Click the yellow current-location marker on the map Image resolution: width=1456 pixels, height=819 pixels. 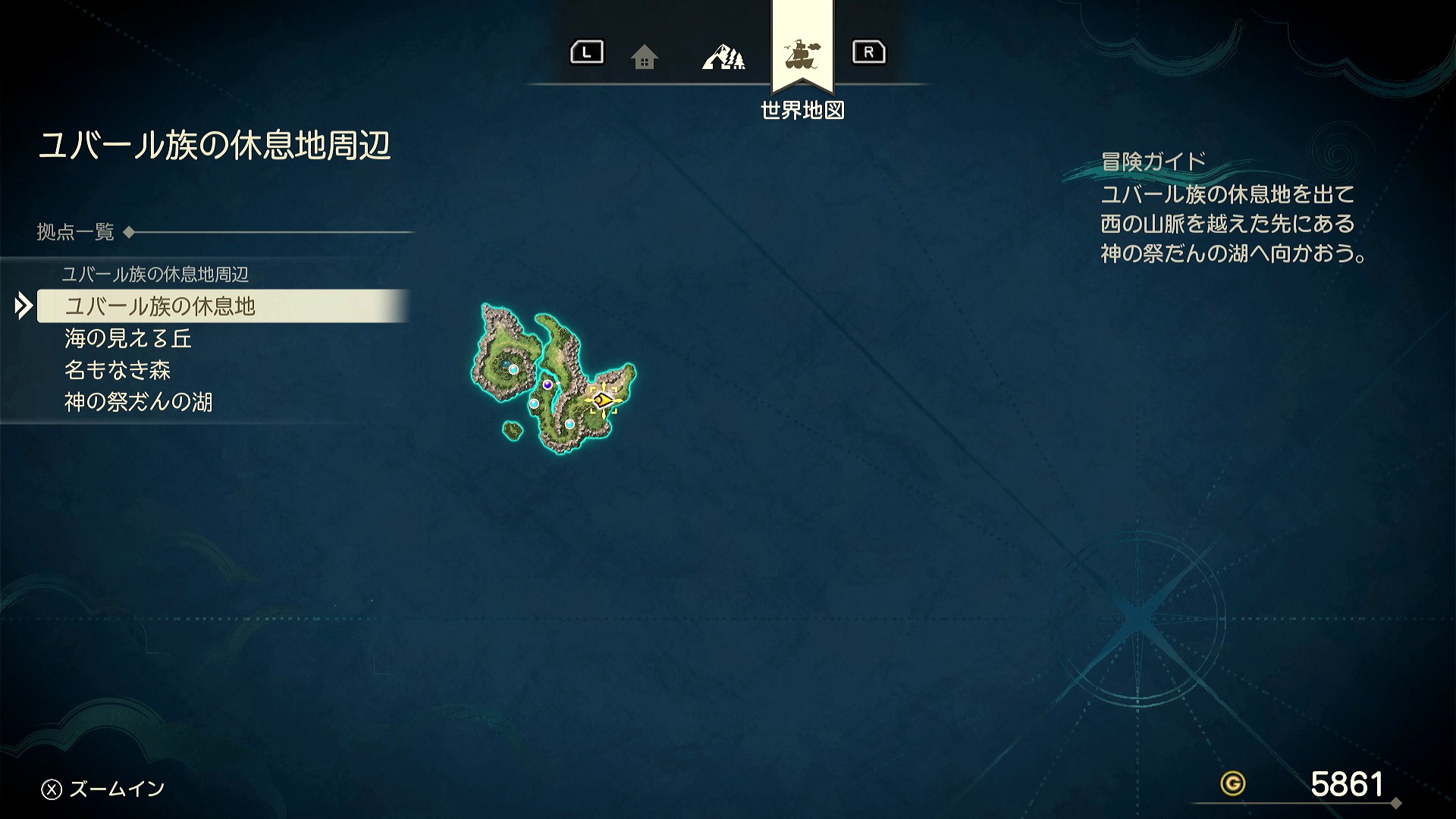603,399
